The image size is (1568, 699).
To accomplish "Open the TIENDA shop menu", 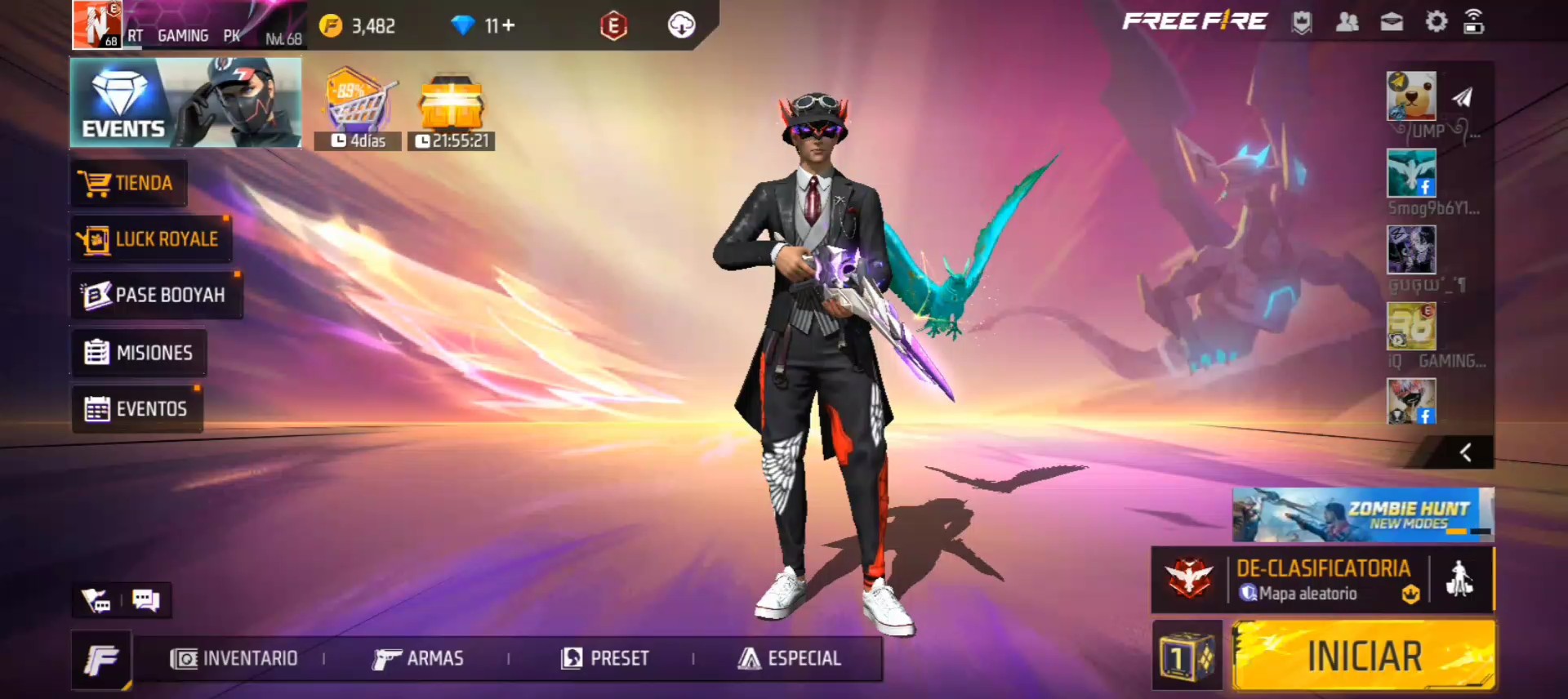I will (128, 183).
